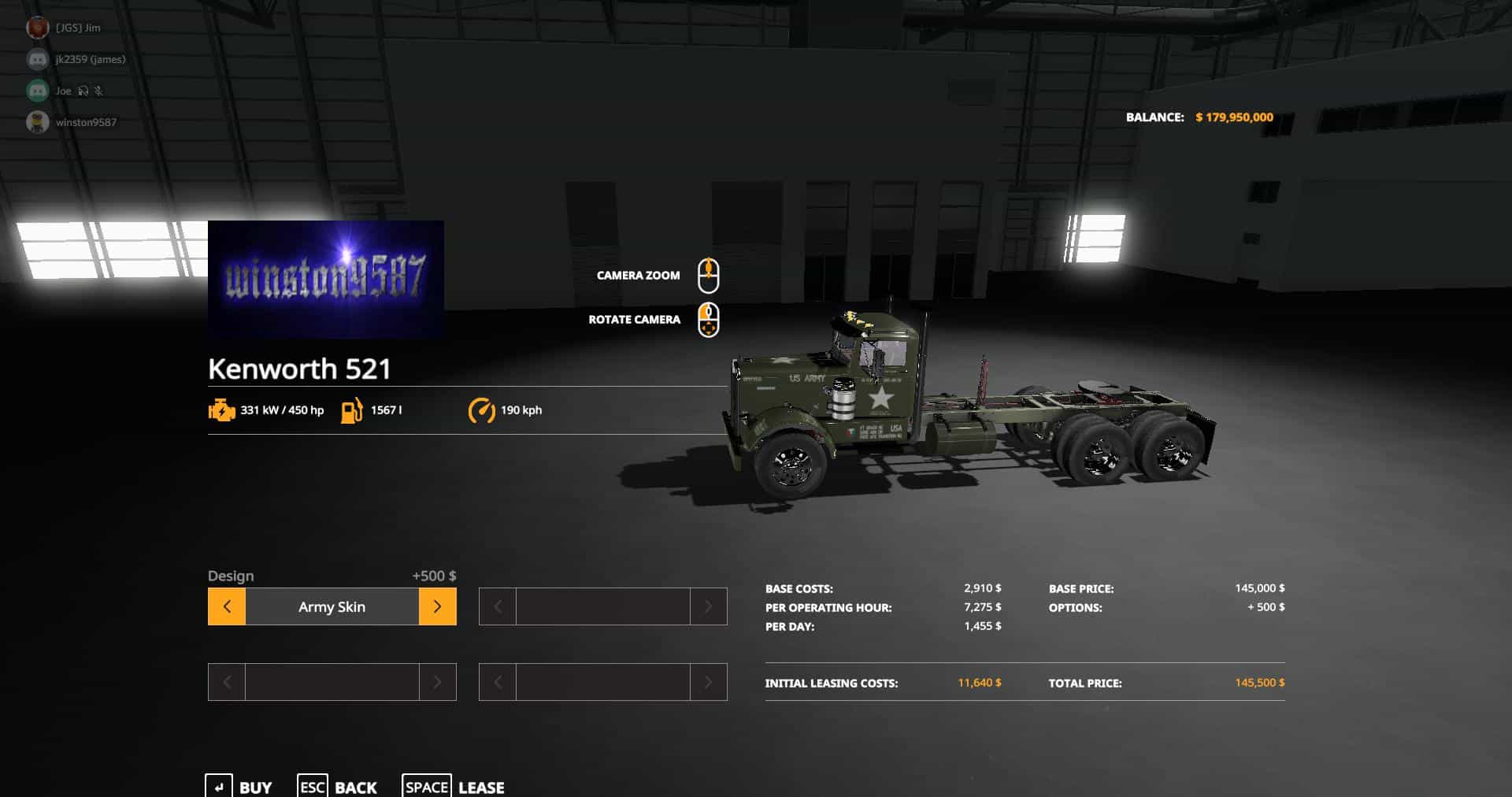1512x797 pixels.
Task: Click the winston9587 brand logo thumbnail
Action: (x=326, y=280)
